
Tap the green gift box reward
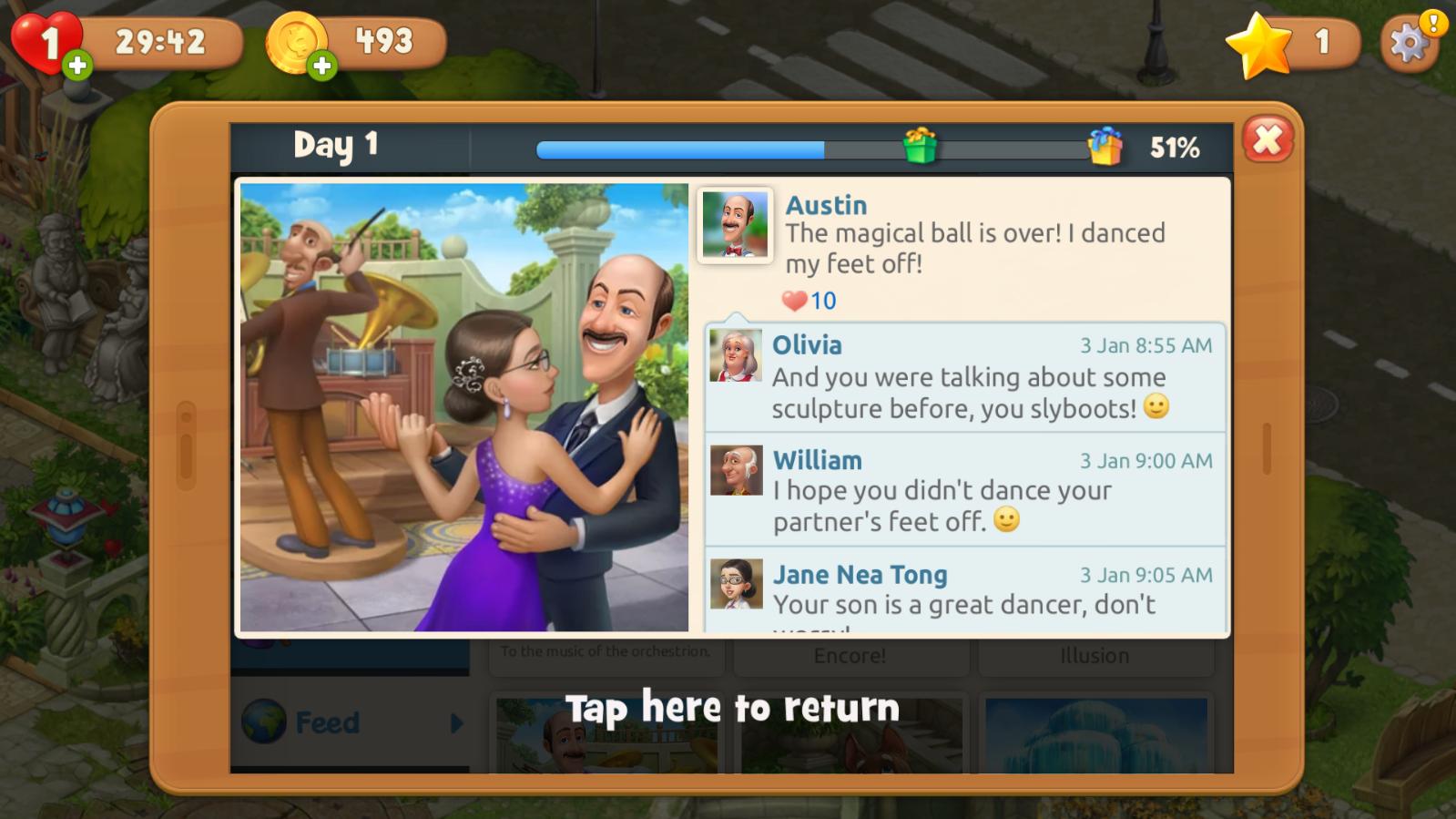(x=920, y=146)
